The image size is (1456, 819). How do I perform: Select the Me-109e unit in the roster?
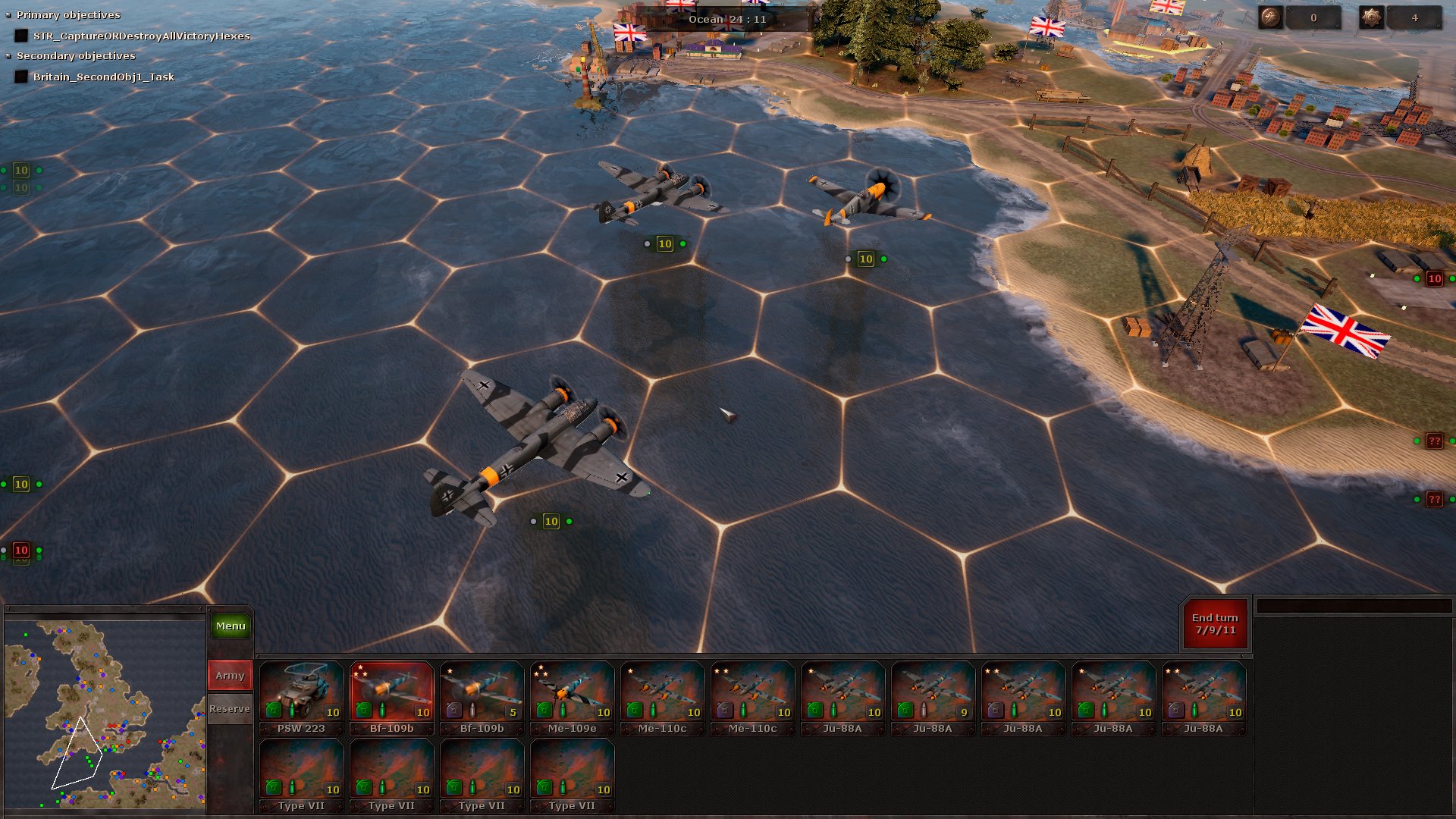point(571,695)
